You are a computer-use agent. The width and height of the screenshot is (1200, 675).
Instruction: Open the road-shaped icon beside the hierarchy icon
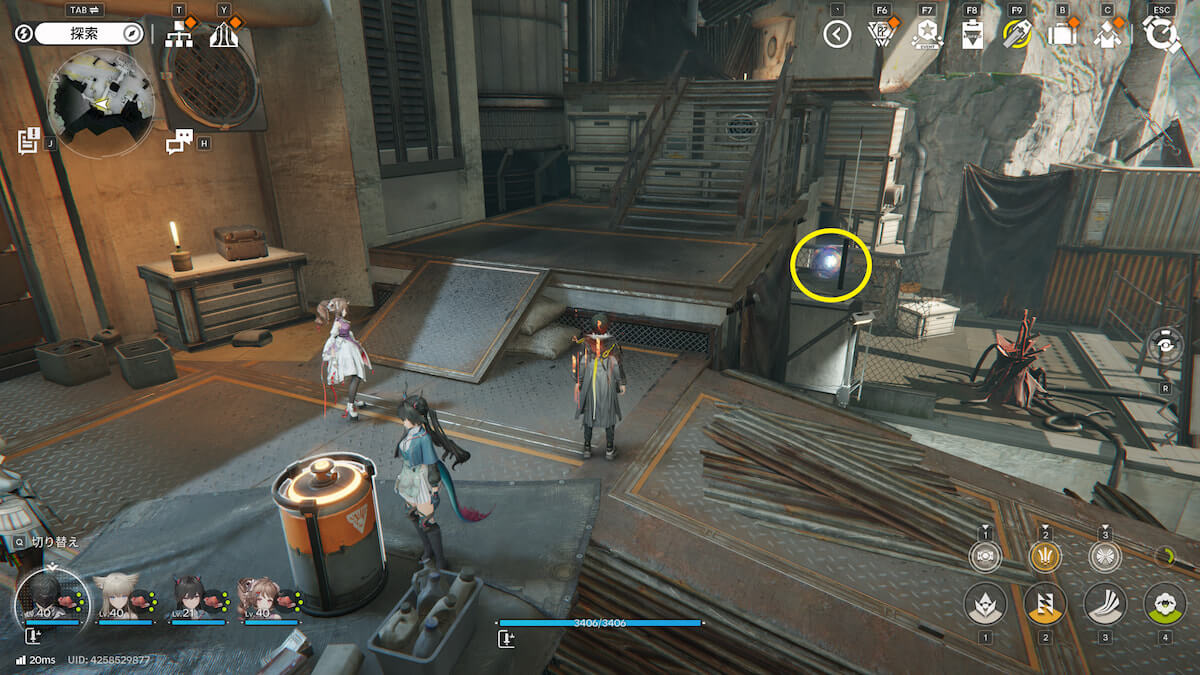pyautogui.click(x=224, y=35)
